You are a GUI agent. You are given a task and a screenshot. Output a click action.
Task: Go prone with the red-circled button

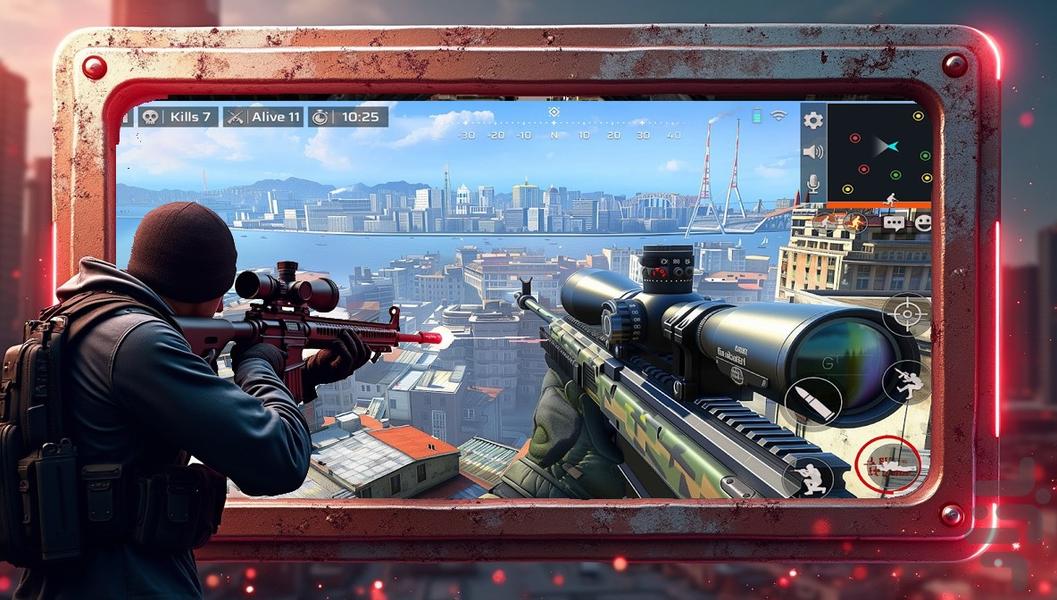(888, 463)
